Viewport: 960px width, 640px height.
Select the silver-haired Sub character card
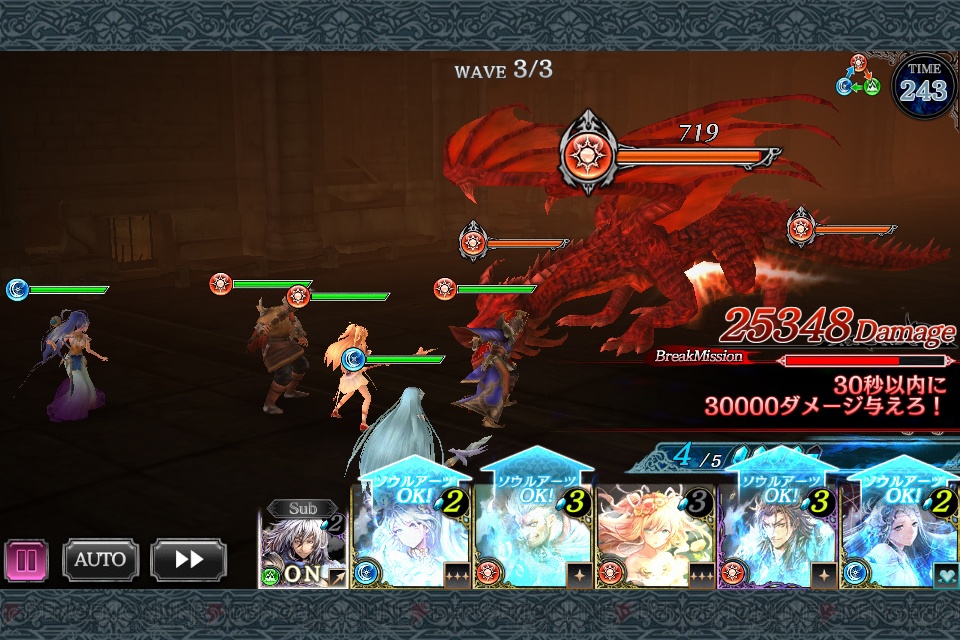pyautogui.click(x=303, y=545)
